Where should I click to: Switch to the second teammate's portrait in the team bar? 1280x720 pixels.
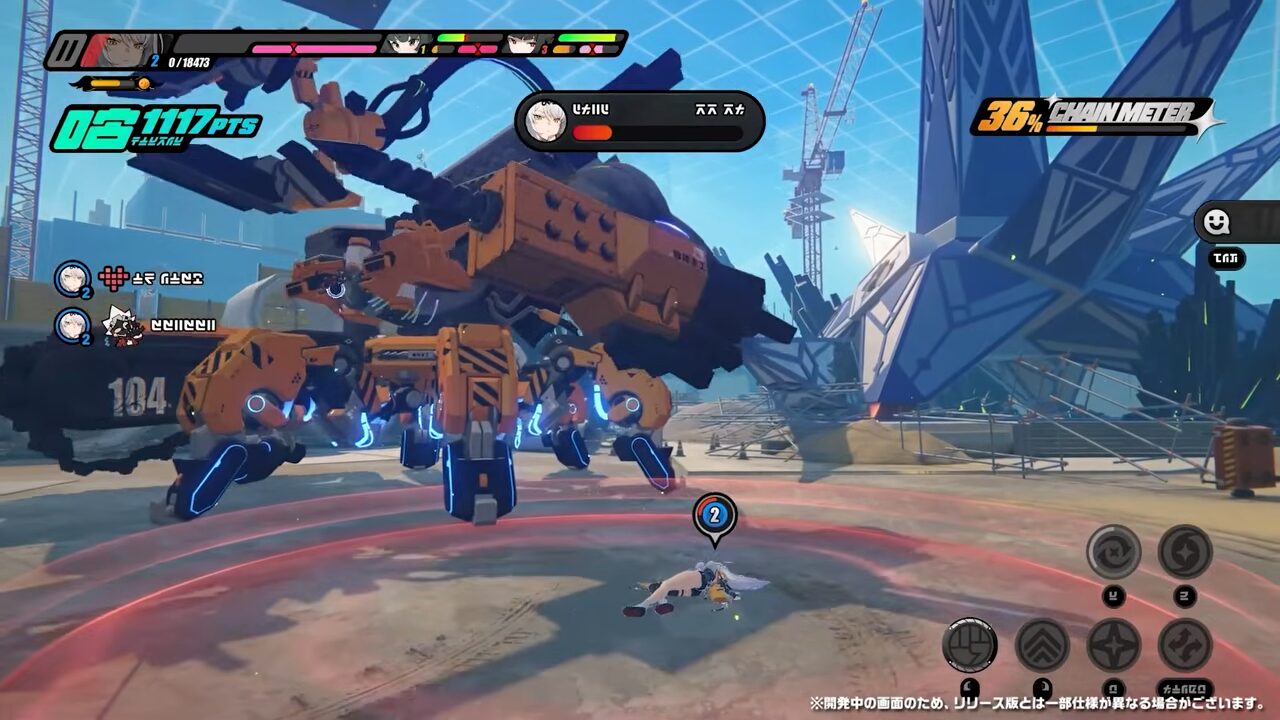(x=408, y=44)
